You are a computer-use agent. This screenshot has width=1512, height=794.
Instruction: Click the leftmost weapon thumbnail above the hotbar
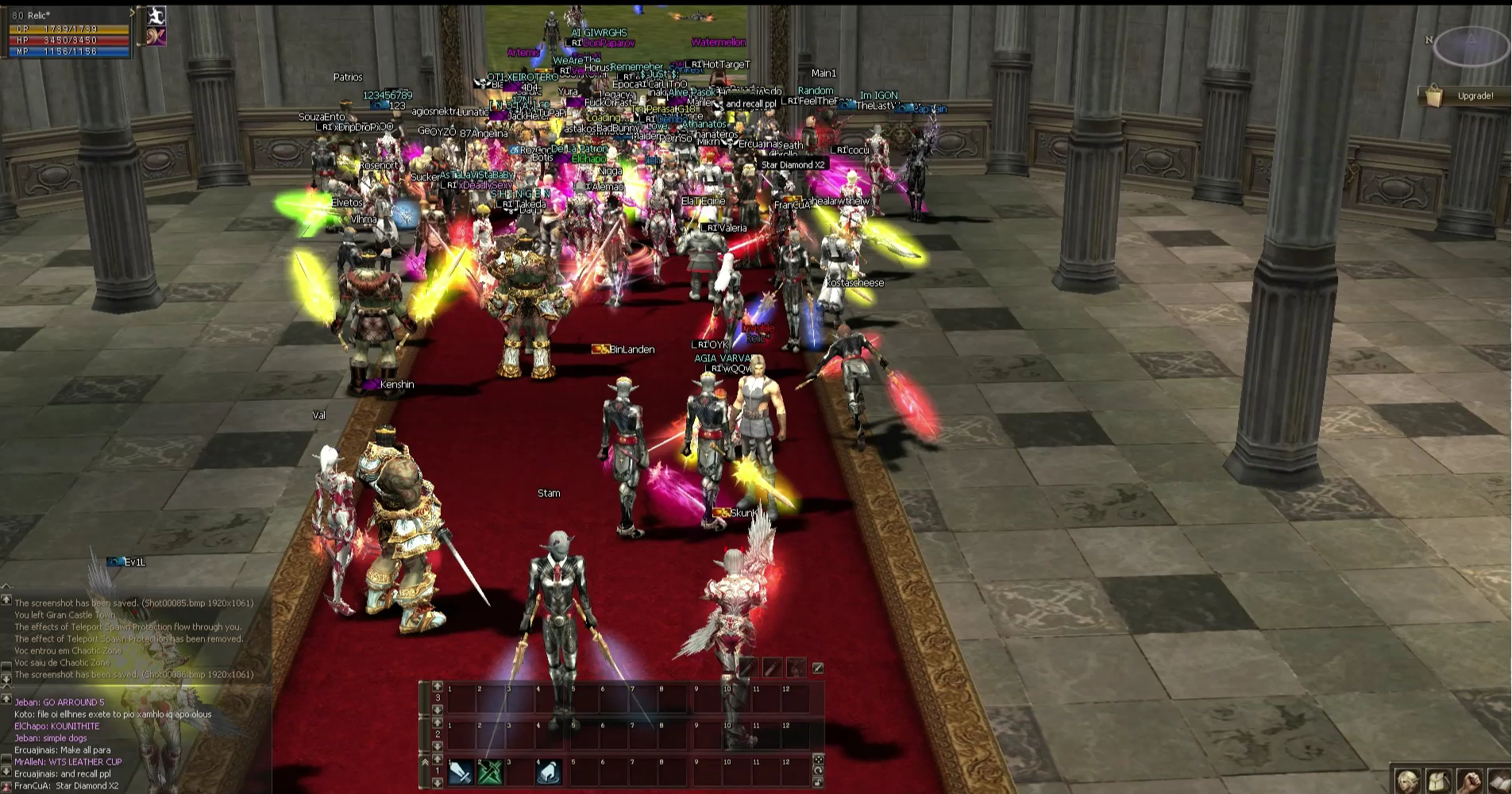coord(747,668)
